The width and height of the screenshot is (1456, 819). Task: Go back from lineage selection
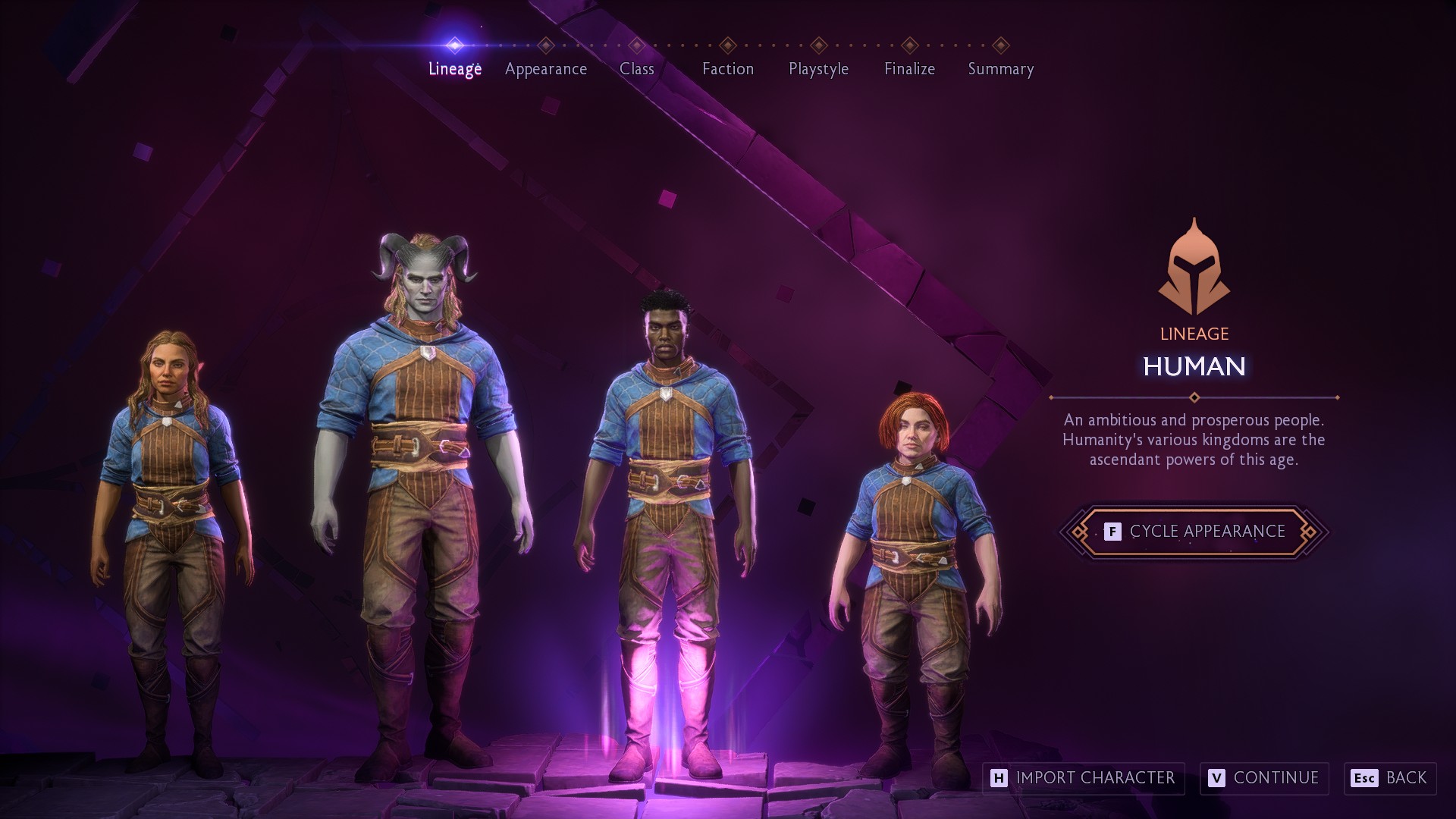1390,778
